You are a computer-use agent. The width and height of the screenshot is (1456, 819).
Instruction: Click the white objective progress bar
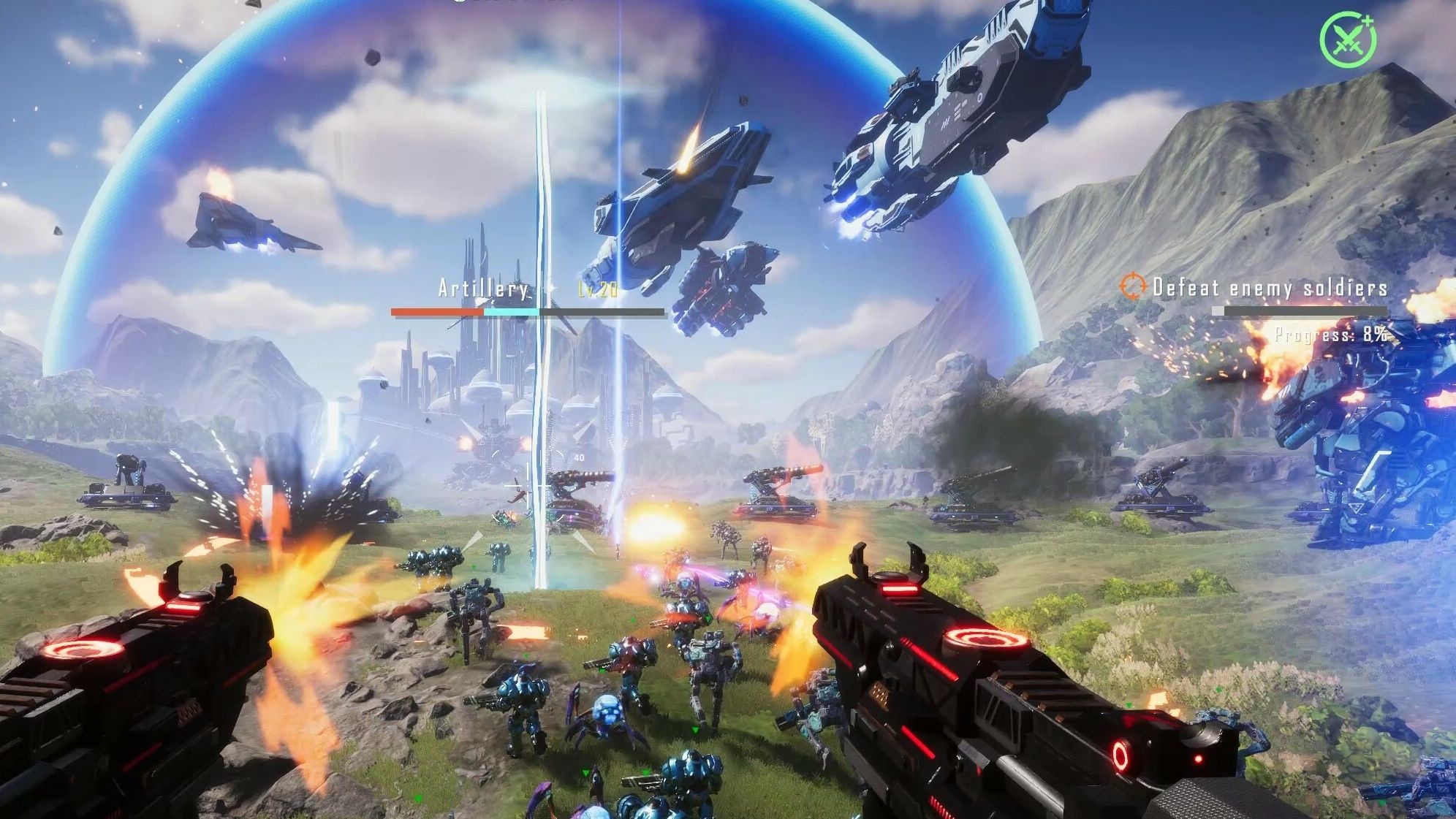(1219, 310)
